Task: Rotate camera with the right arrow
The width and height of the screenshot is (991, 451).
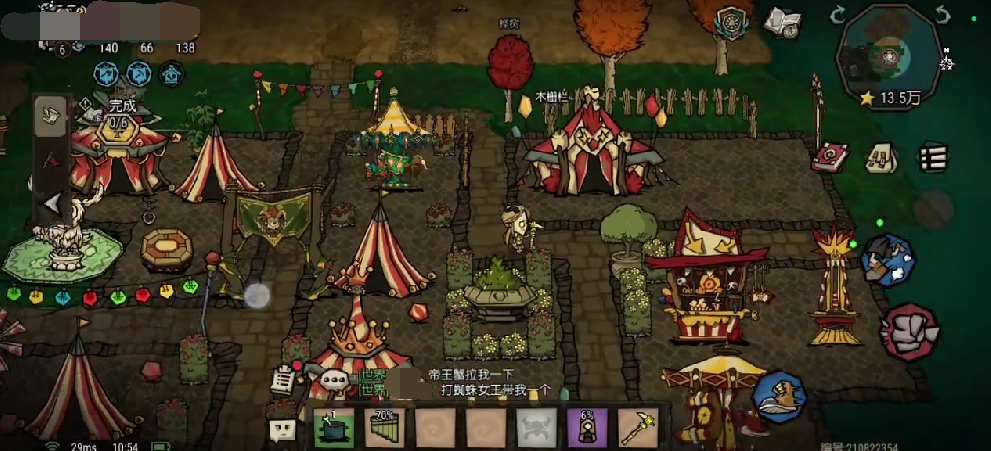Action: click(941, 14)
